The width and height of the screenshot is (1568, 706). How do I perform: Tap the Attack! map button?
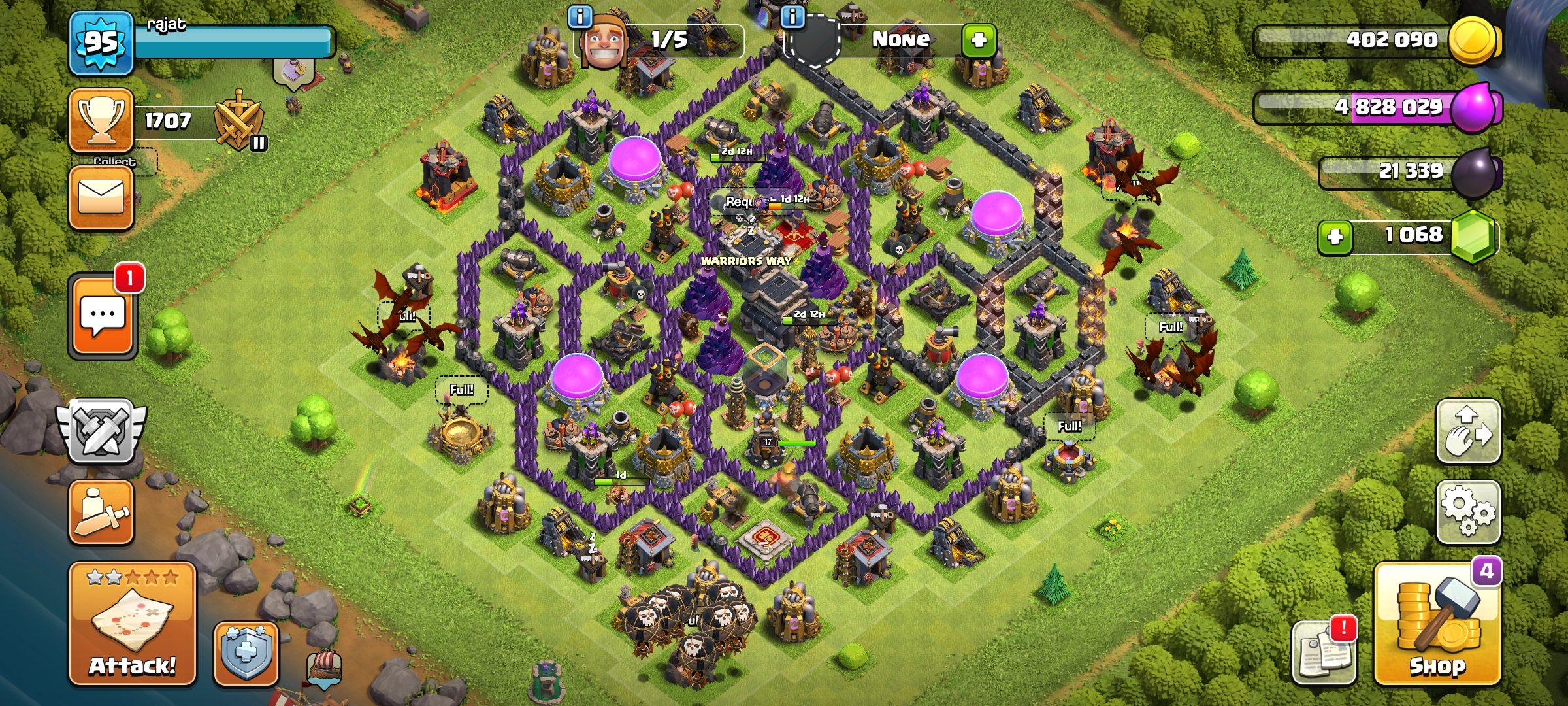[133, 624]
